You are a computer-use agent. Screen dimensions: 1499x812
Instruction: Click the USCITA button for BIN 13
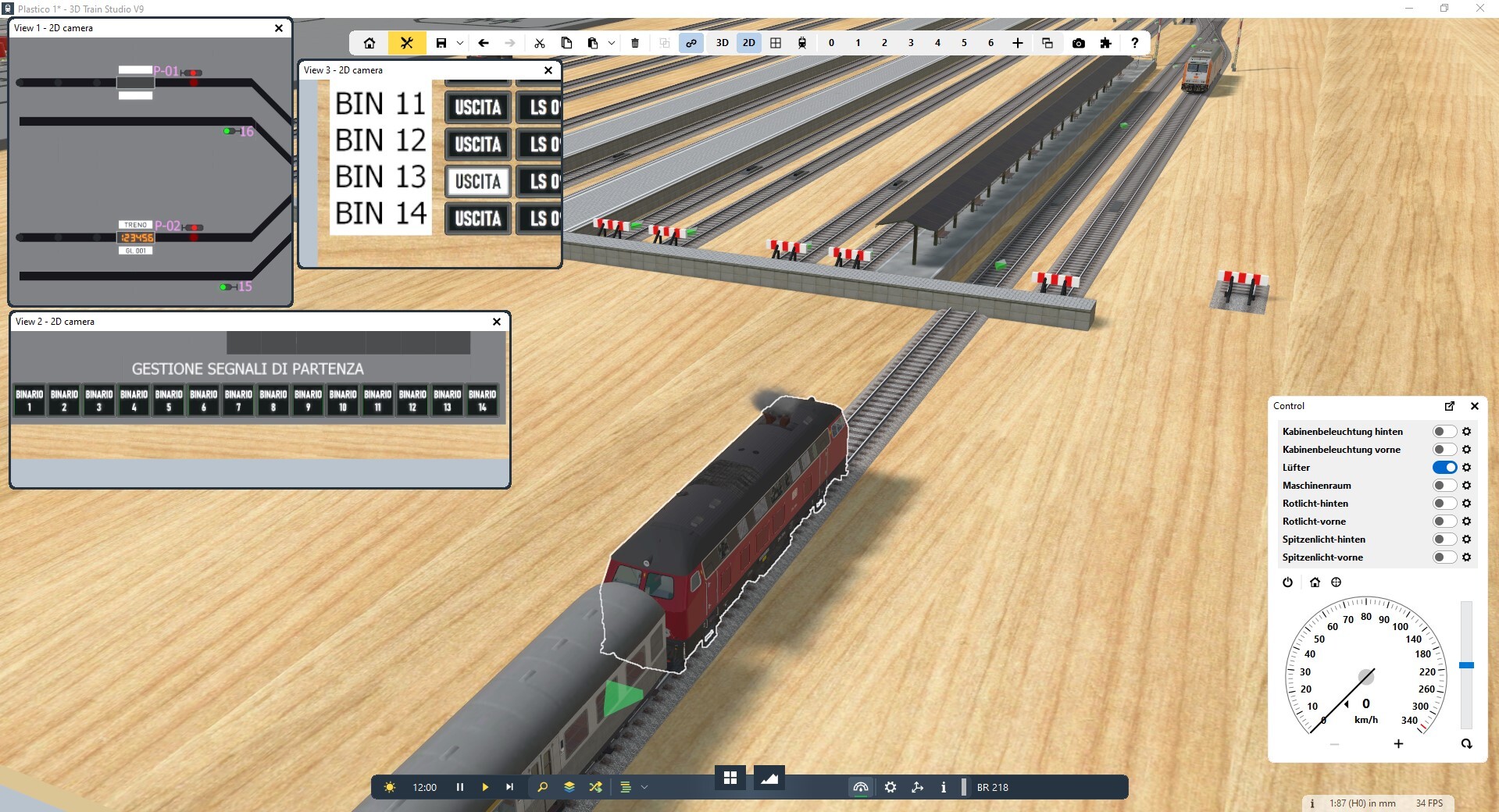478,182
